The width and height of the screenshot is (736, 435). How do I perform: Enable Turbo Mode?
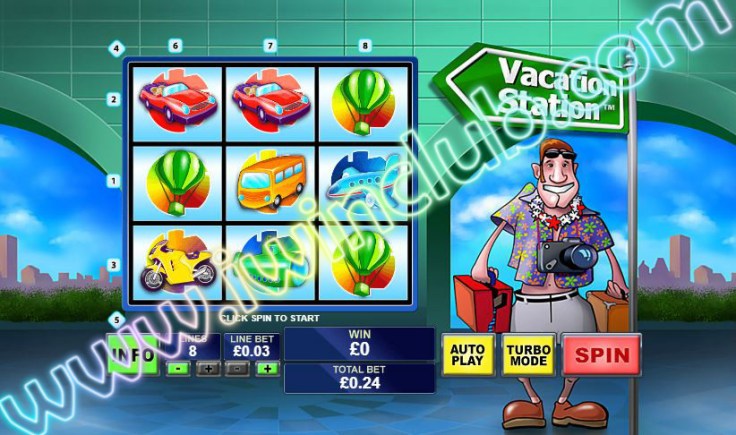coord(528,354)
